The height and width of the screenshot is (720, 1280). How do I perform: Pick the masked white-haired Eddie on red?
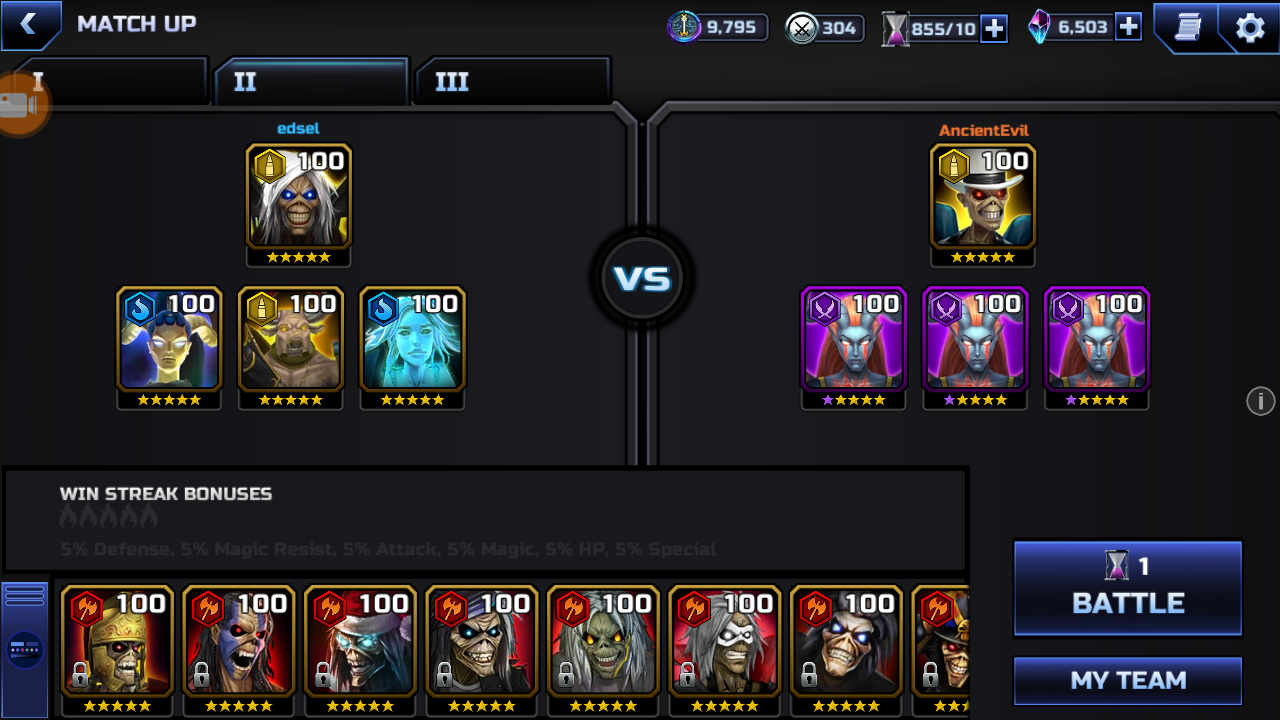tap(725, 641)
